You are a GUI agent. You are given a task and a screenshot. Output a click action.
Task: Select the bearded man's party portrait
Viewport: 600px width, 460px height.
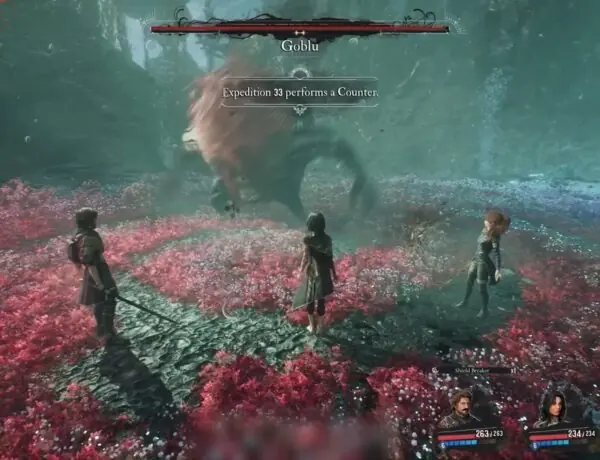tap(460, 409)
